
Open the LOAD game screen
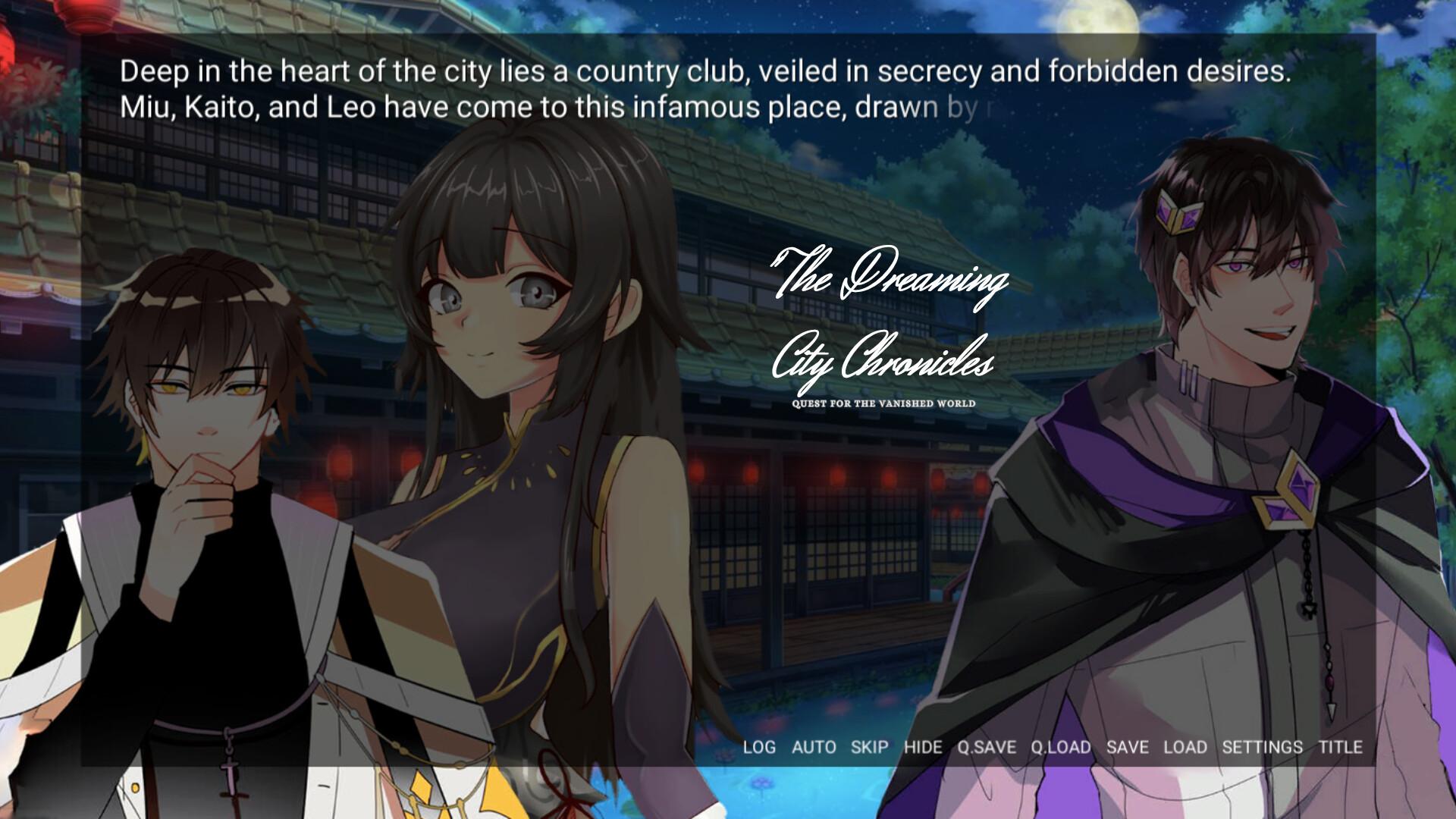tap(1187, 747)
